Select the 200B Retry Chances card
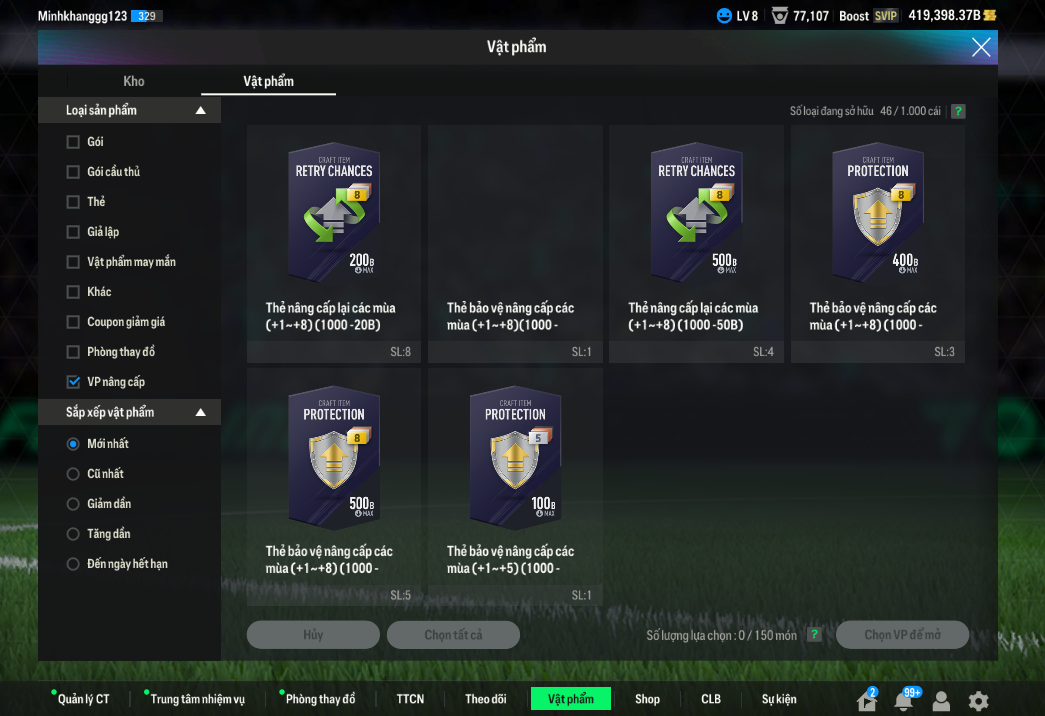 tap(334, 240)
